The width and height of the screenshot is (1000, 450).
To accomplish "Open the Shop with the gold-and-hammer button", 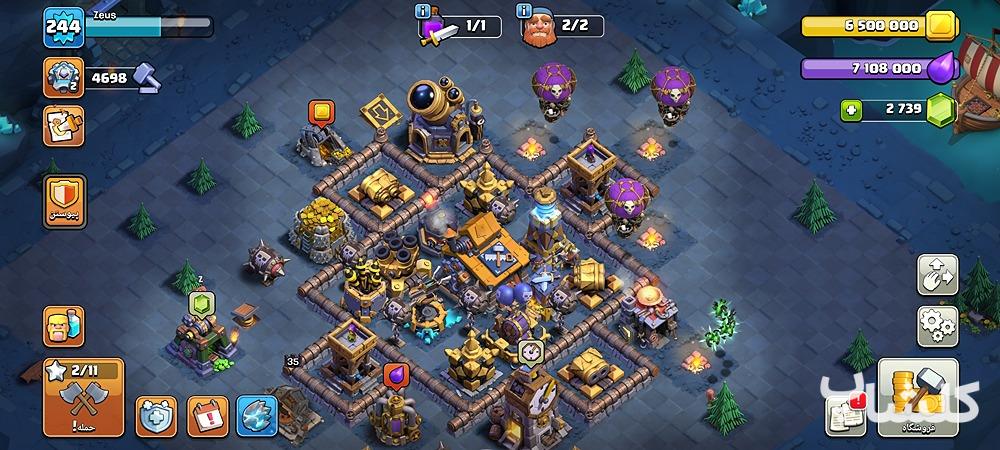I will pos(916,398).
